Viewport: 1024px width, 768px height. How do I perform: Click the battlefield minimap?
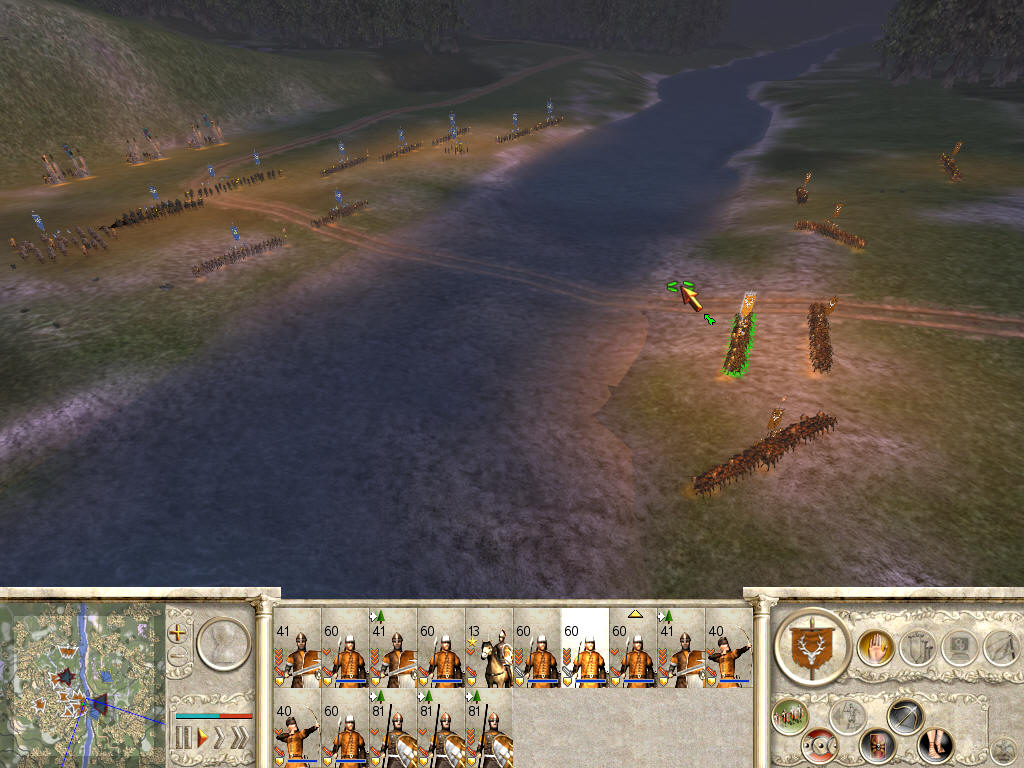pos(82,683)
